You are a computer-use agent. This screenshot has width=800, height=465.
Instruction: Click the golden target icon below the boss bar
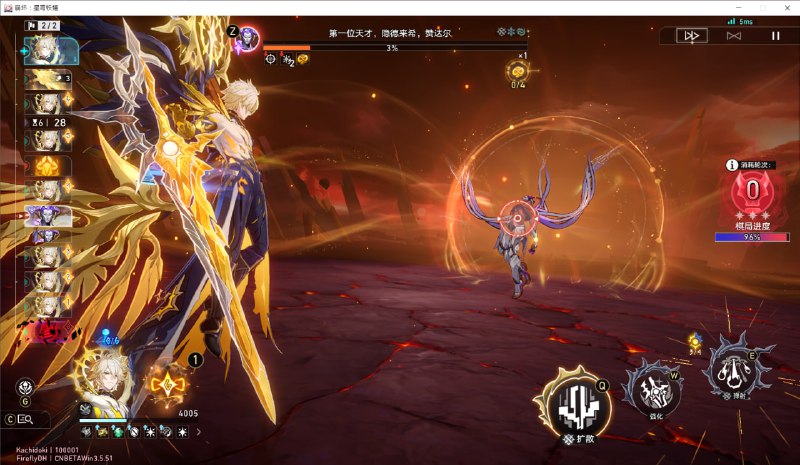[x=519, y=70]
